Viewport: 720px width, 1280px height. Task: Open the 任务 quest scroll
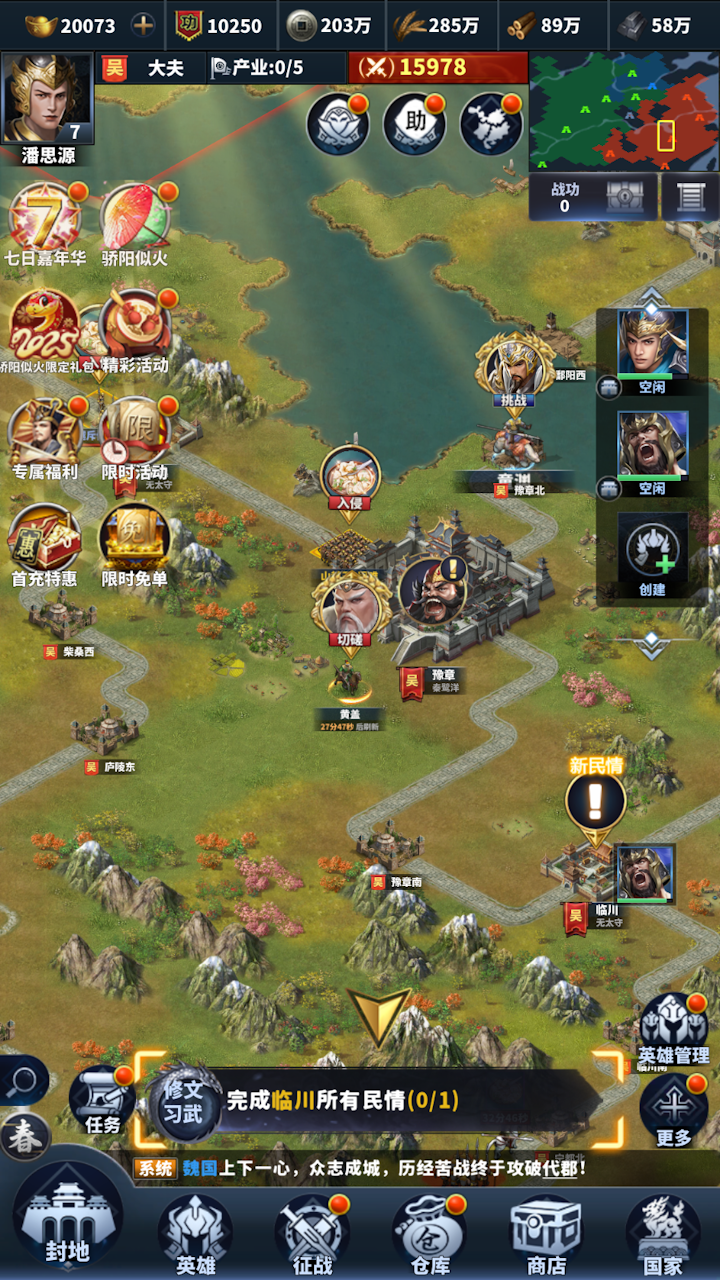tap(103, 1100)
